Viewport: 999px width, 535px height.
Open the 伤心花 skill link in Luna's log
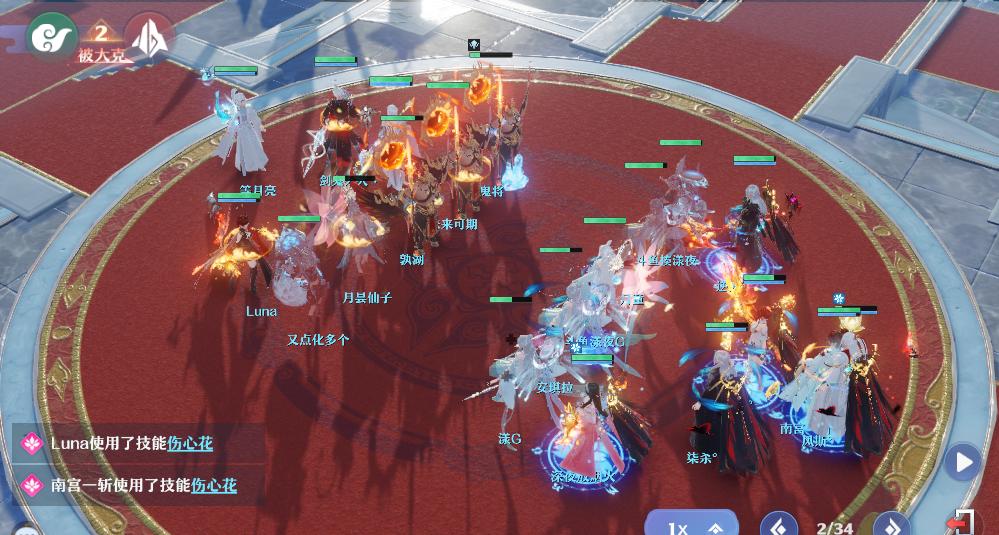[x=189, y=443]
